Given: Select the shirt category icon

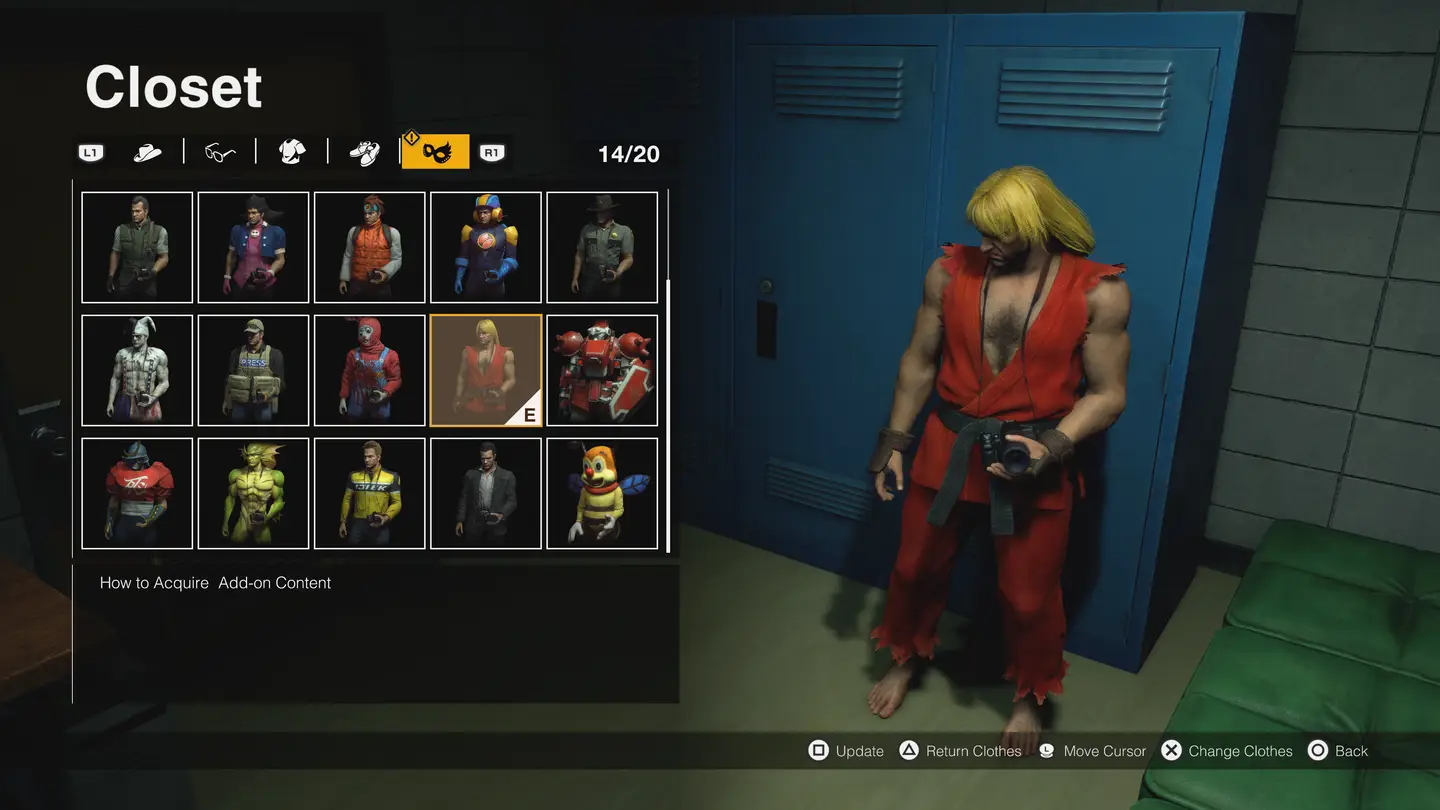Looking at the screenshot, I should click(290, 151).
